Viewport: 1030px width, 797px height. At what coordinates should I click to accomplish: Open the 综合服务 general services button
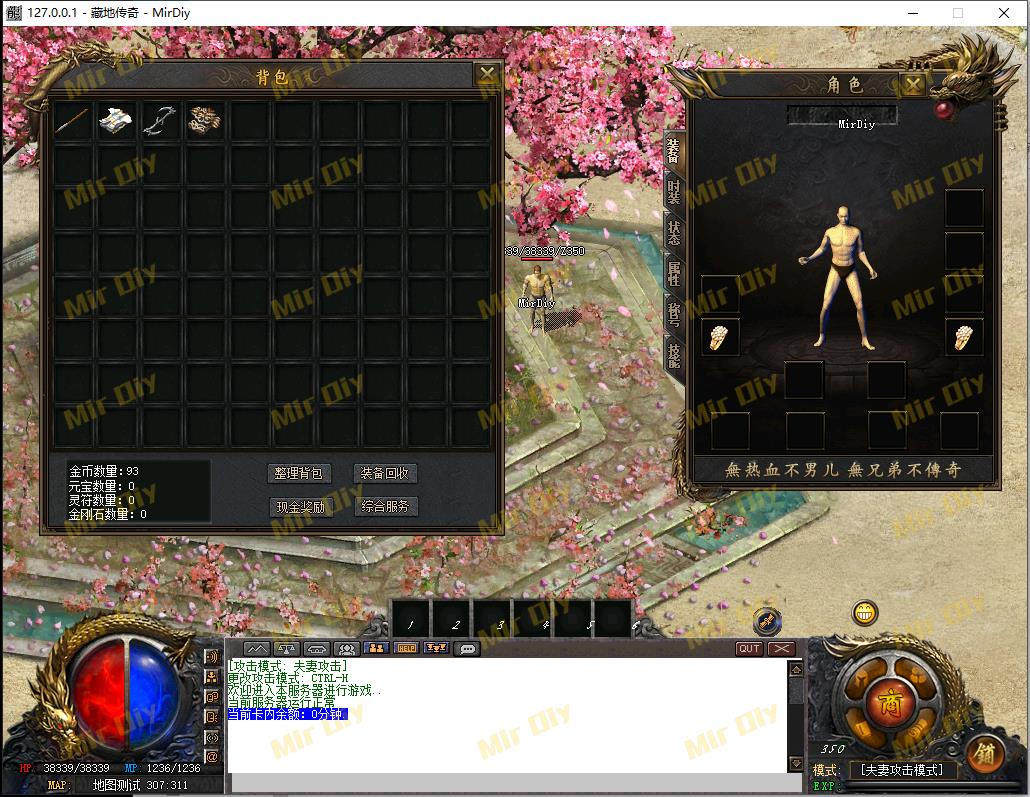(x=385, y=507)
